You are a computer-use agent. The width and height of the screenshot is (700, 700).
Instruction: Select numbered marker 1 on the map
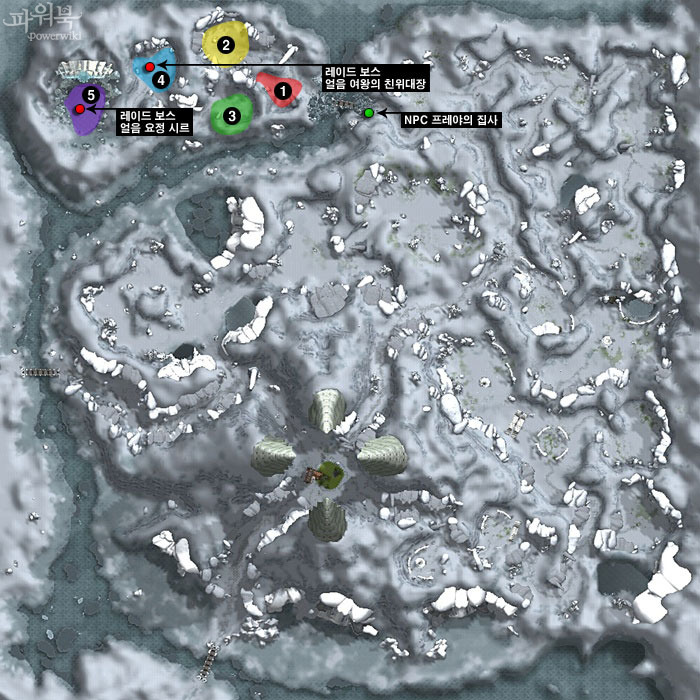point(282,92)
